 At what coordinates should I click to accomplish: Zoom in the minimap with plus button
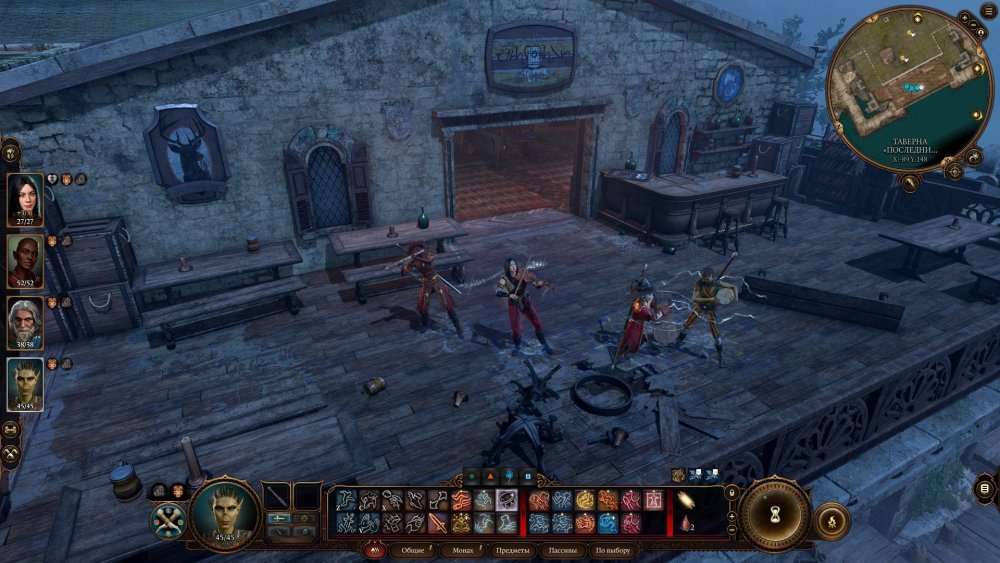coord(962,17)
